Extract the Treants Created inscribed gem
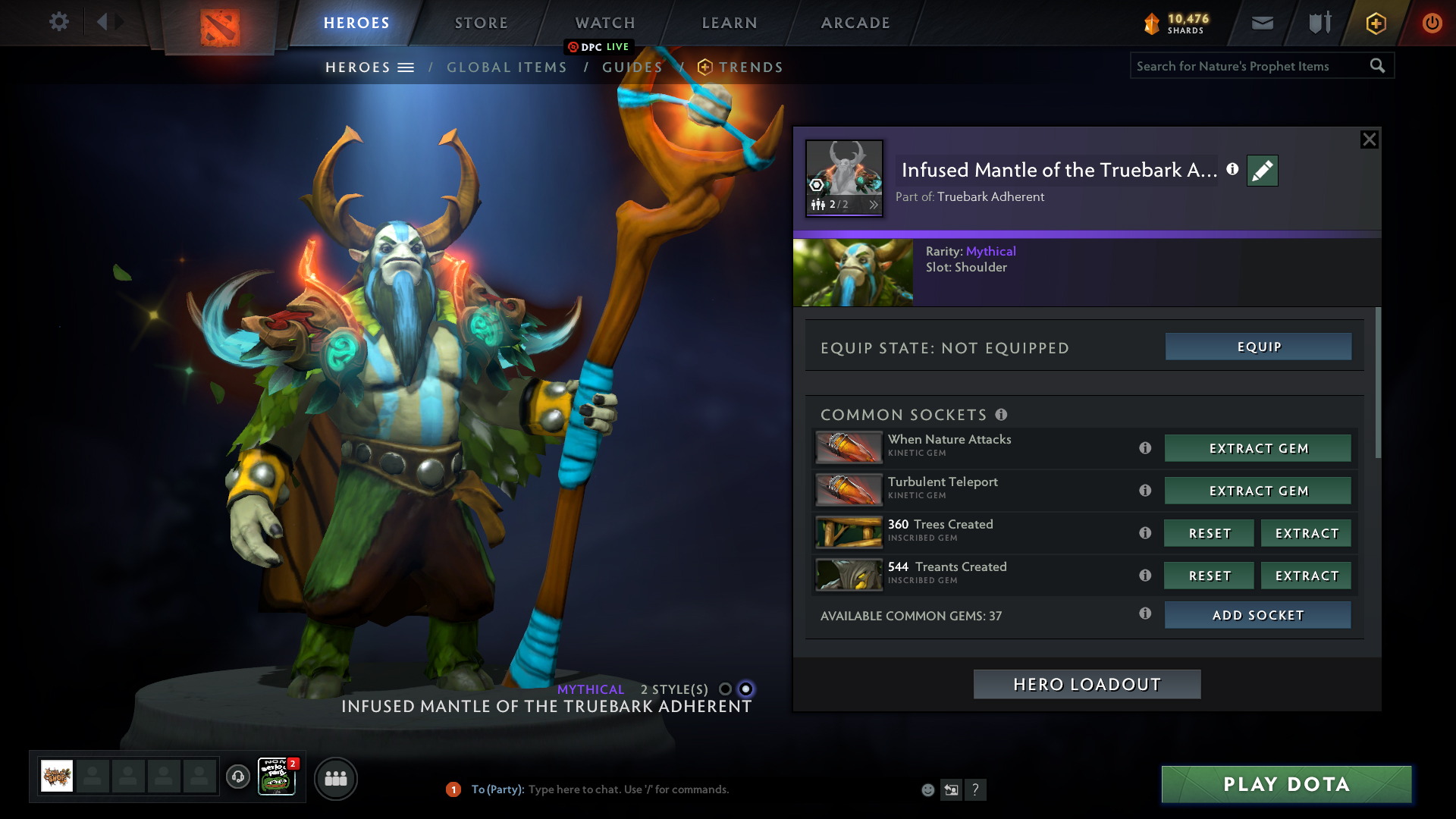The image size is (1456, 819). 1306,576
